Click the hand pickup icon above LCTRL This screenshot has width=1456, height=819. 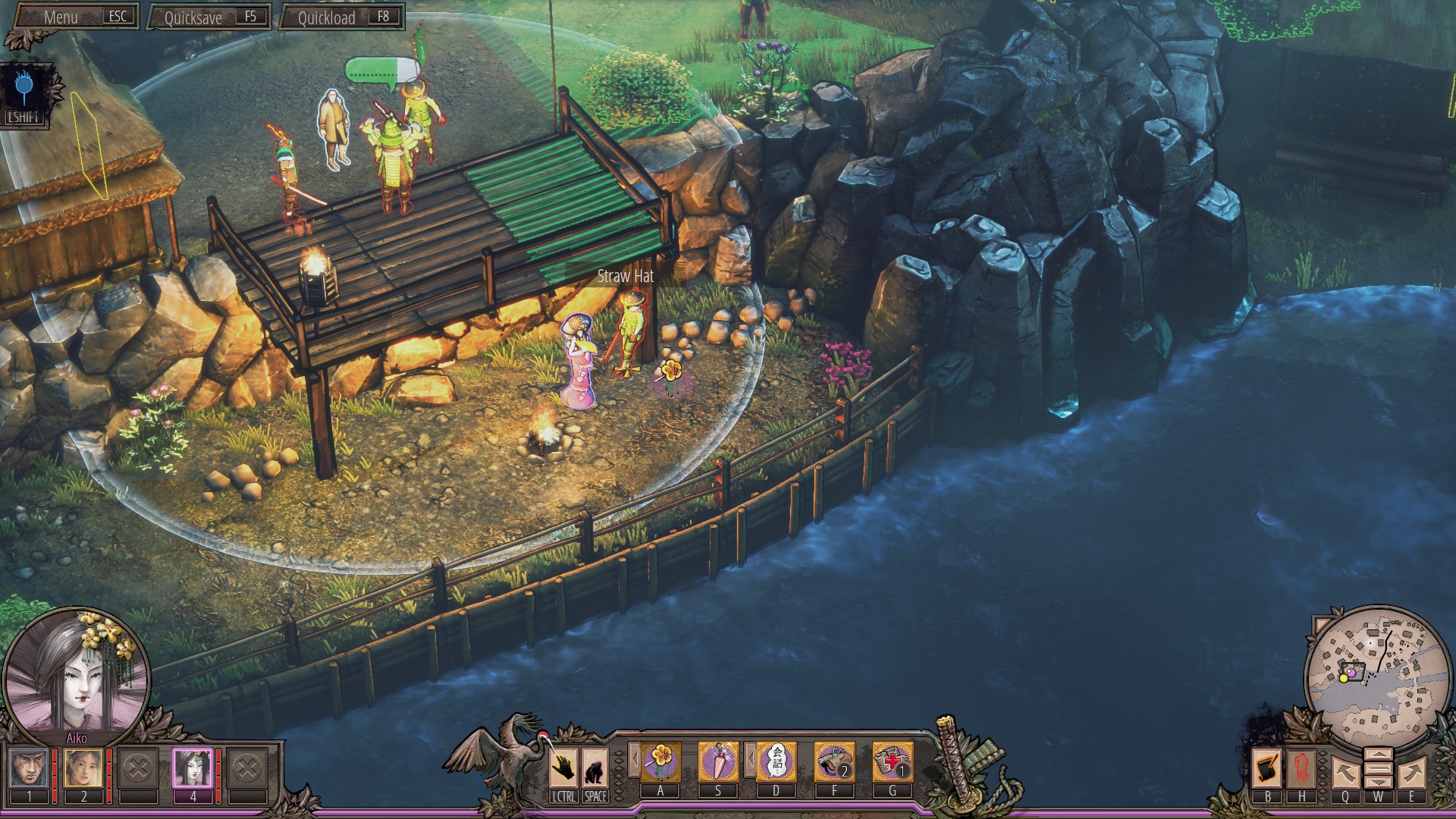(x=563, y=768)
